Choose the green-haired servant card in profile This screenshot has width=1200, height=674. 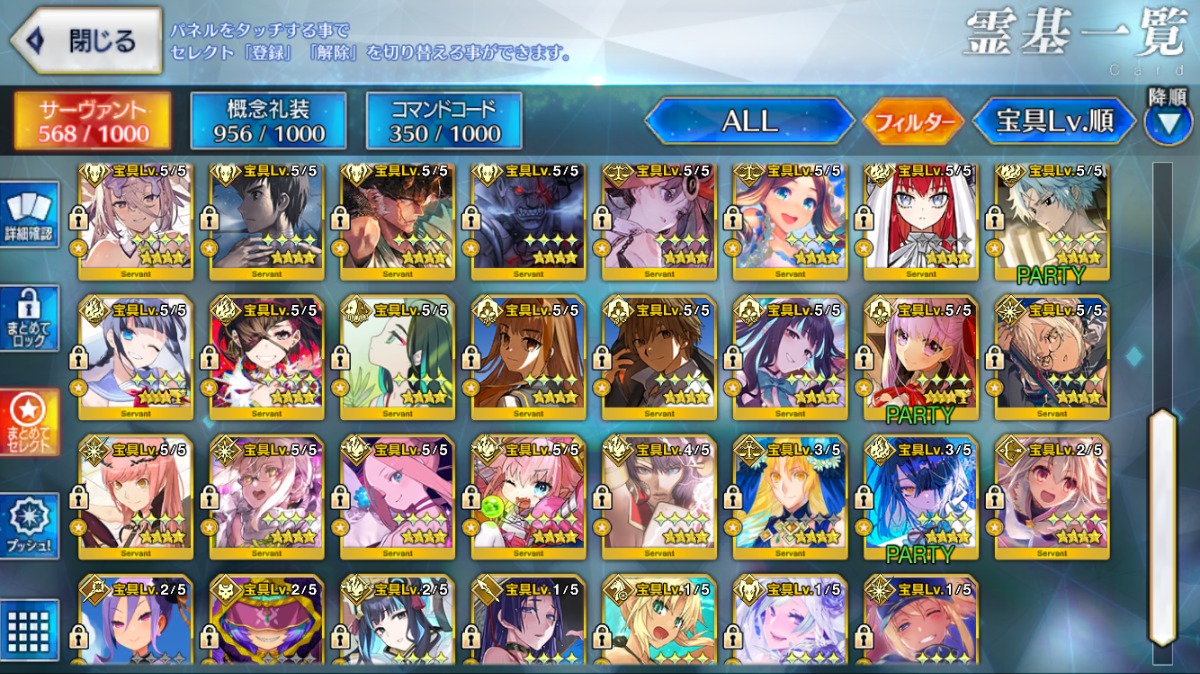(x=397, y=357)
